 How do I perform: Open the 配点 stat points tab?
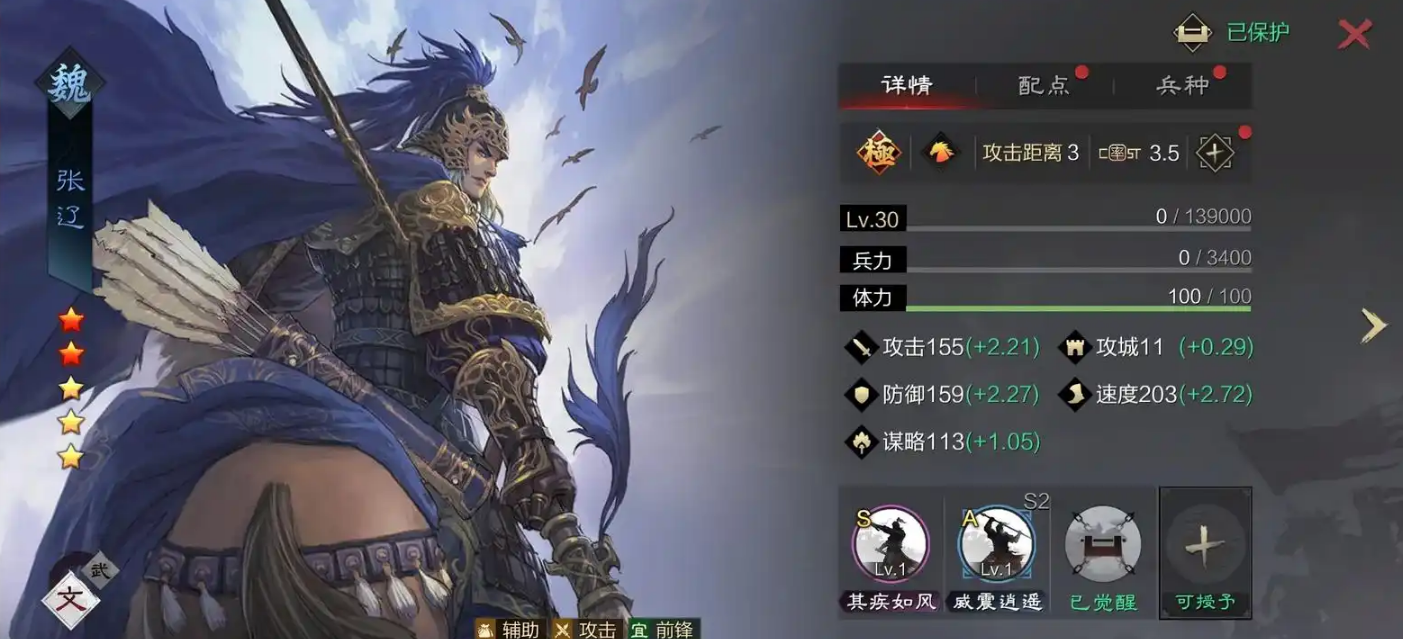pyautogui.click(x=1044, y=85)
